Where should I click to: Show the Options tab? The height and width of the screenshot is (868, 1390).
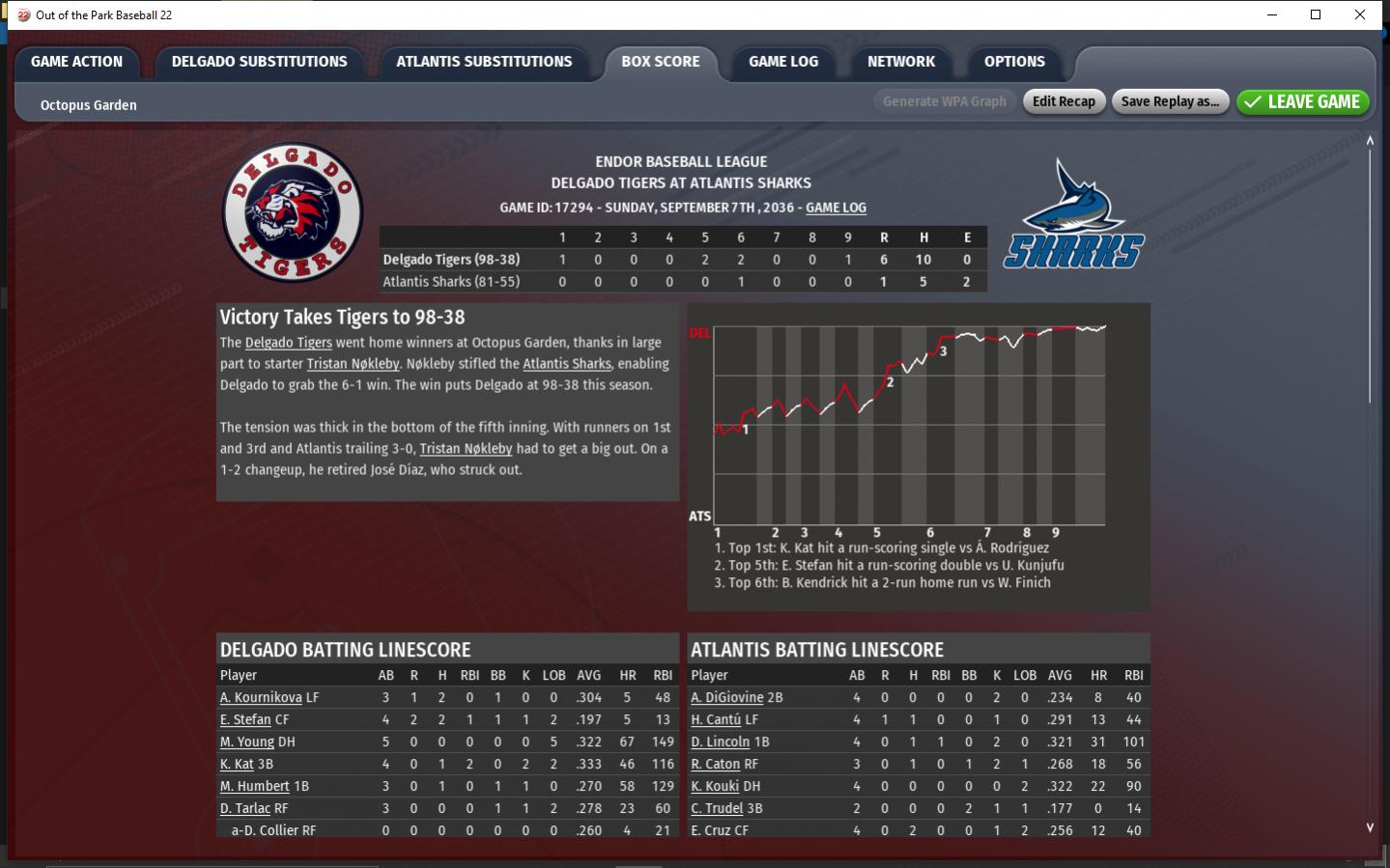[1013, 62]
